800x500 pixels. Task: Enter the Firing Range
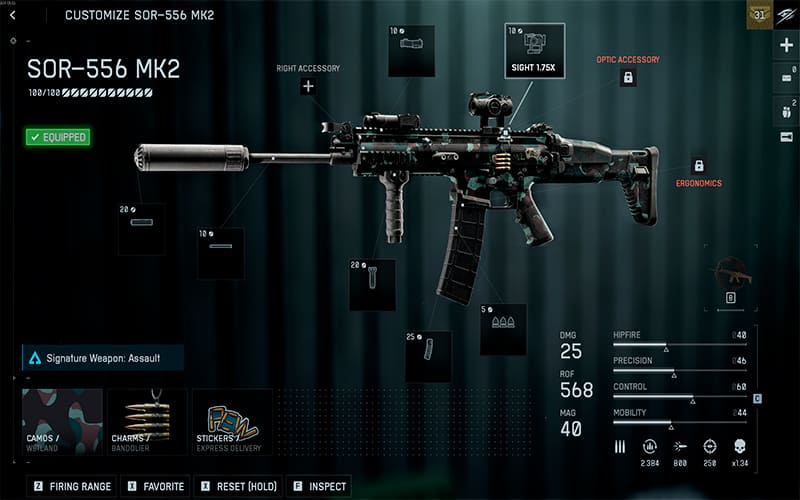point(73,487)
